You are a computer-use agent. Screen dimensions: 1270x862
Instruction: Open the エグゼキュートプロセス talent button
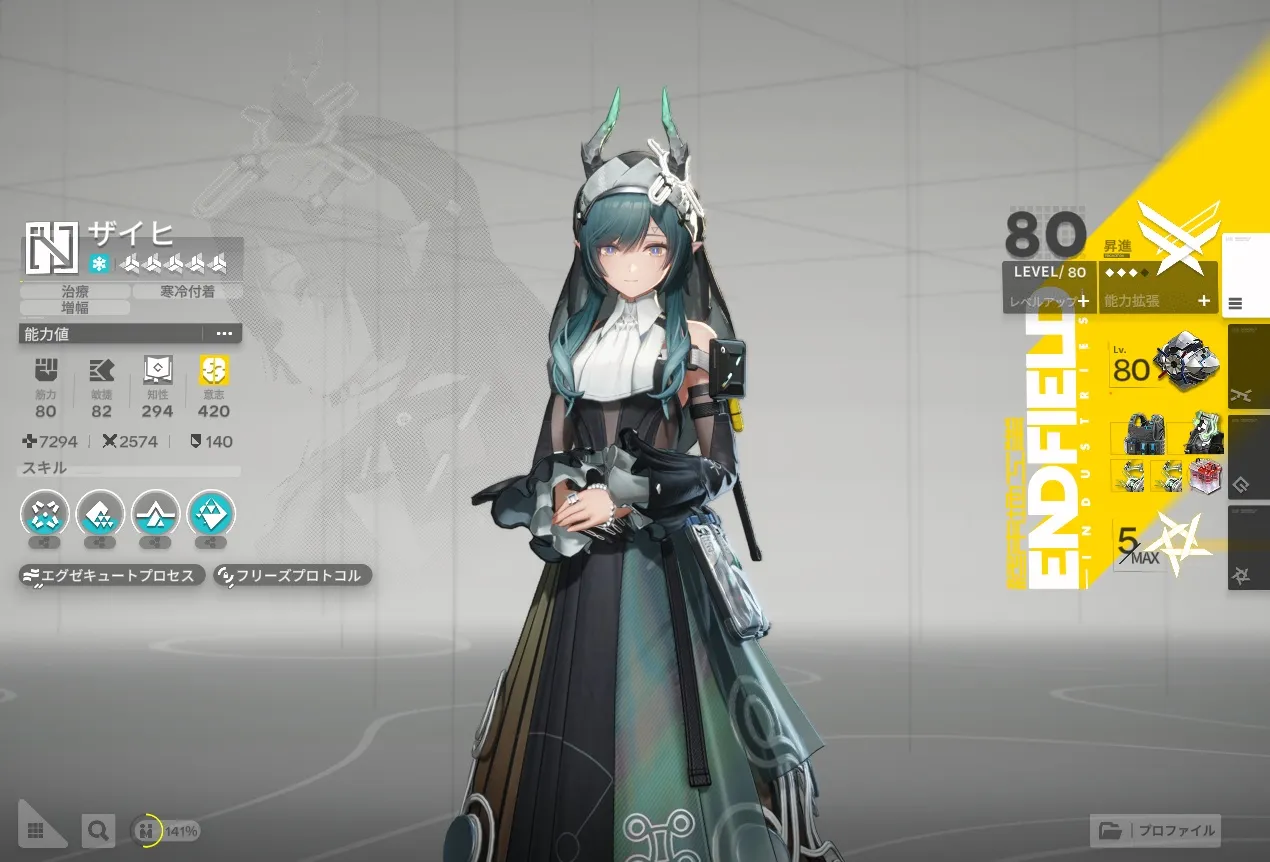pos(113,576)
